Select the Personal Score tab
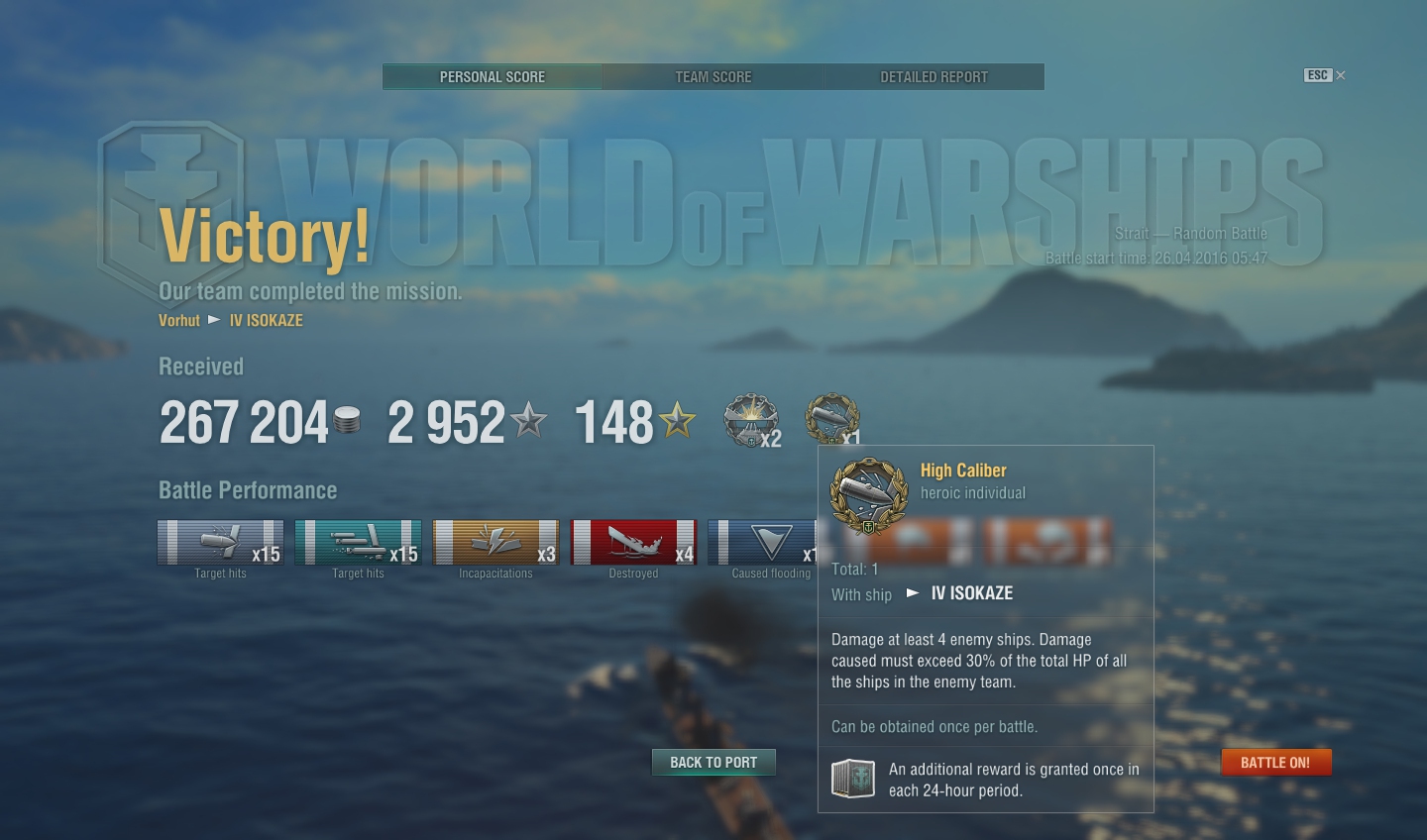Viewport: 1427px width, 840px height. pos(493,77)
